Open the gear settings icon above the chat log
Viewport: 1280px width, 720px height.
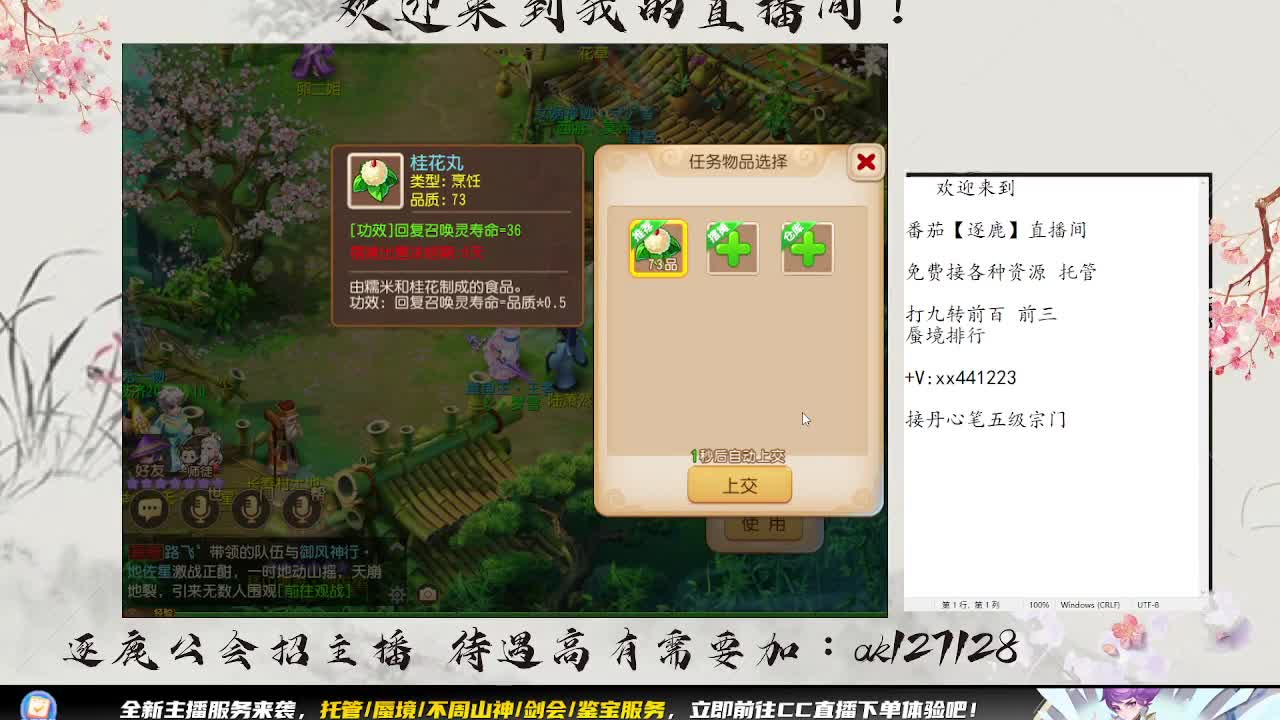[x=396, y=594]
